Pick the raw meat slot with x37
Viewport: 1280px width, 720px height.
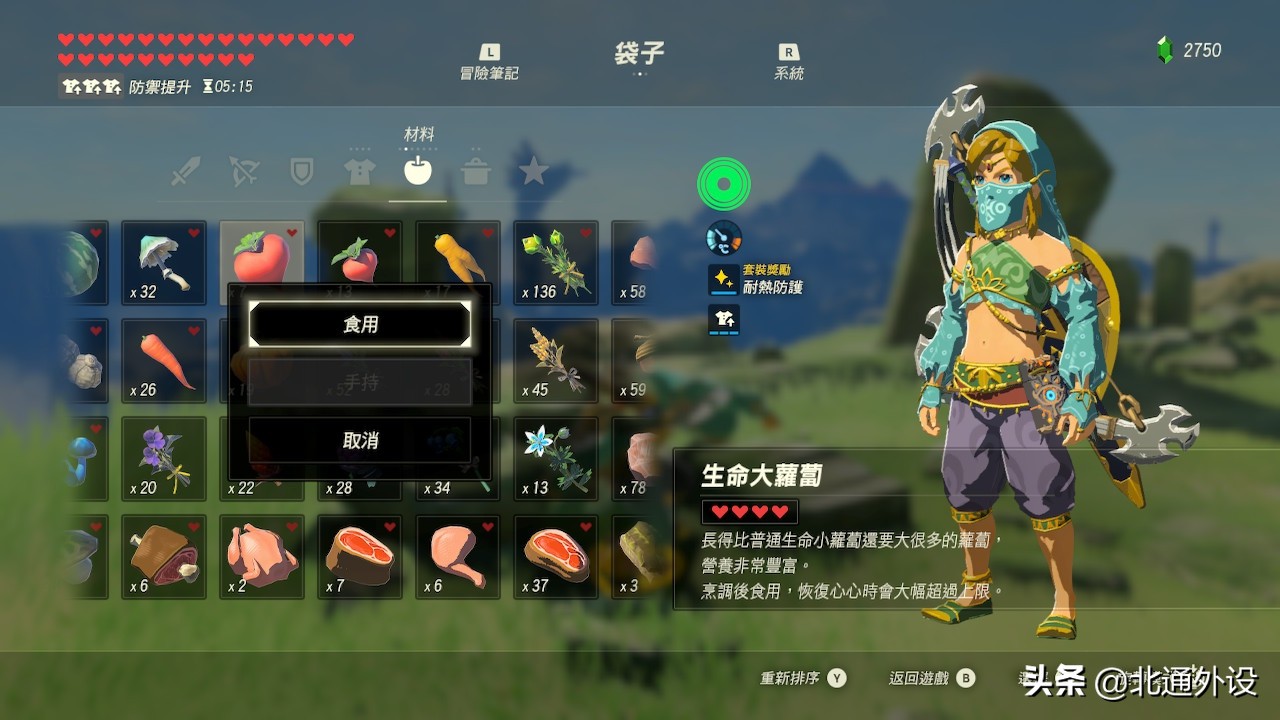click(x=556, y=557)
